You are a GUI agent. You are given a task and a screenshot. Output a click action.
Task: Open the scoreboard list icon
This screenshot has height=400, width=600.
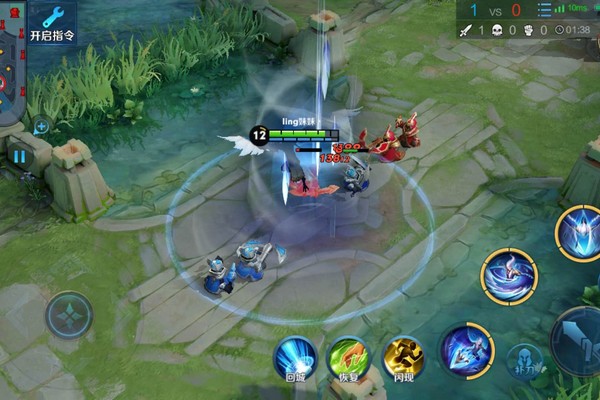coord(544,10)
